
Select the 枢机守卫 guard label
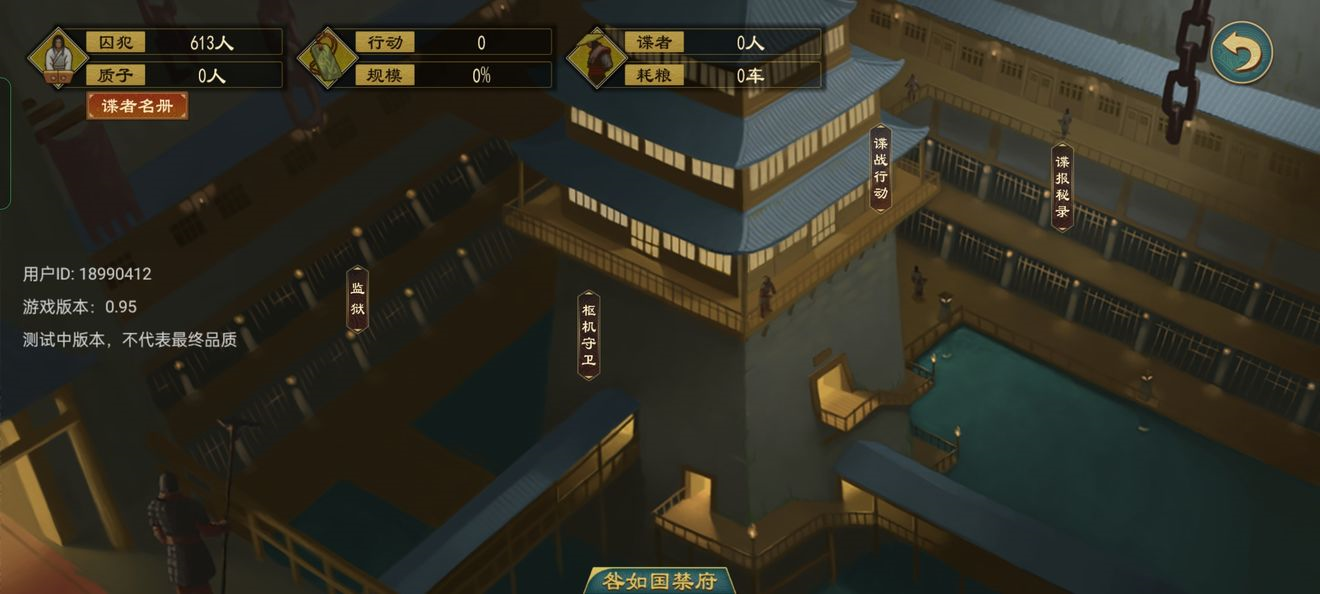click(589, 335)
